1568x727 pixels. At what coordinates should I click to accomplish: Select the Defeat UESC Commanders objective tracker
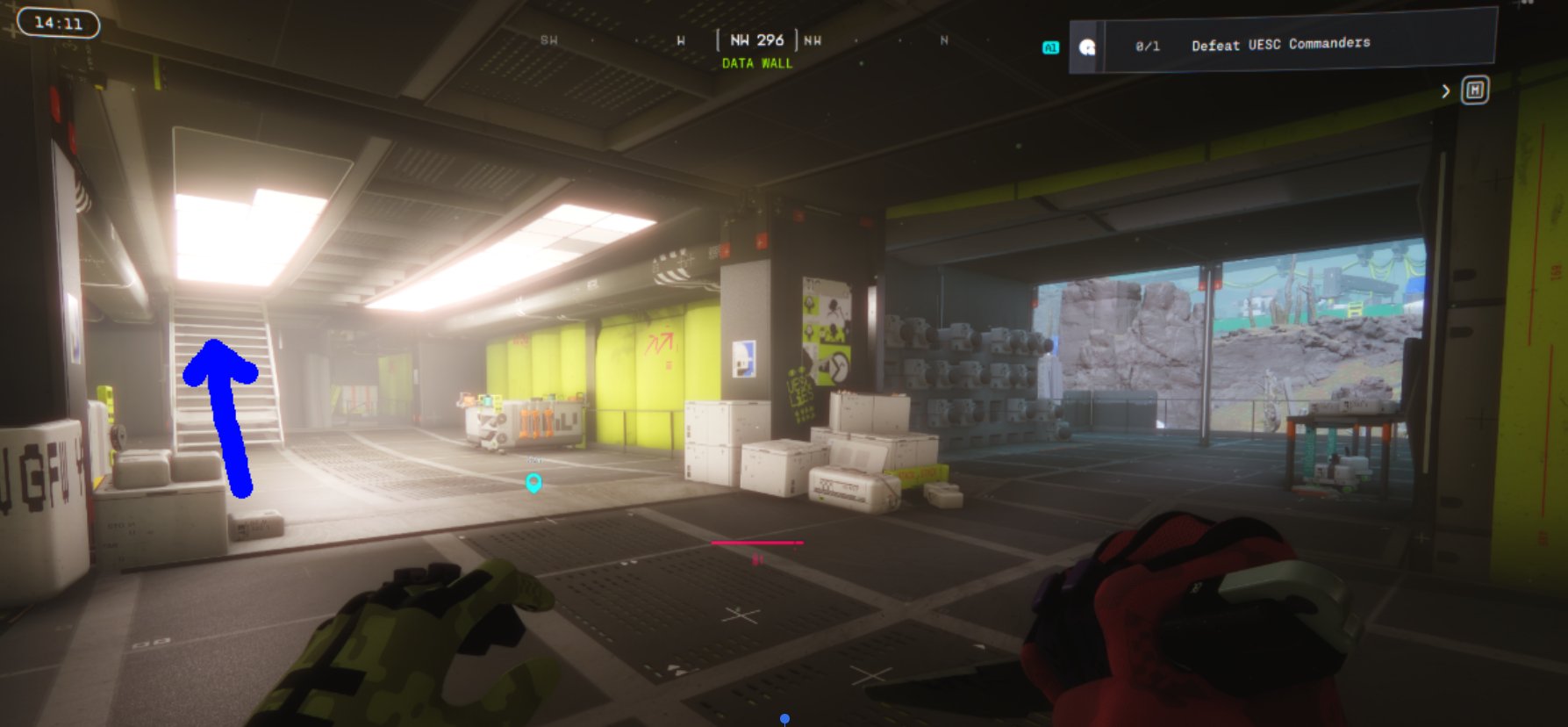pyautogui.click(x=1281, y=44)
